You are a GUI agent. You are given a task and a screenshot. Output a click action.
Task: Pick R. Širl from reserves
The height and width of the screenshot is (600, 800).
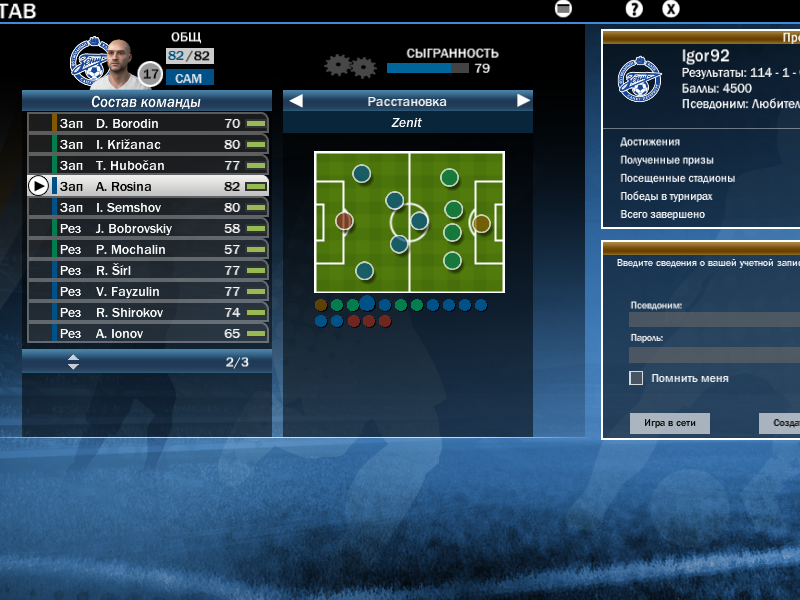pos(148,270)
